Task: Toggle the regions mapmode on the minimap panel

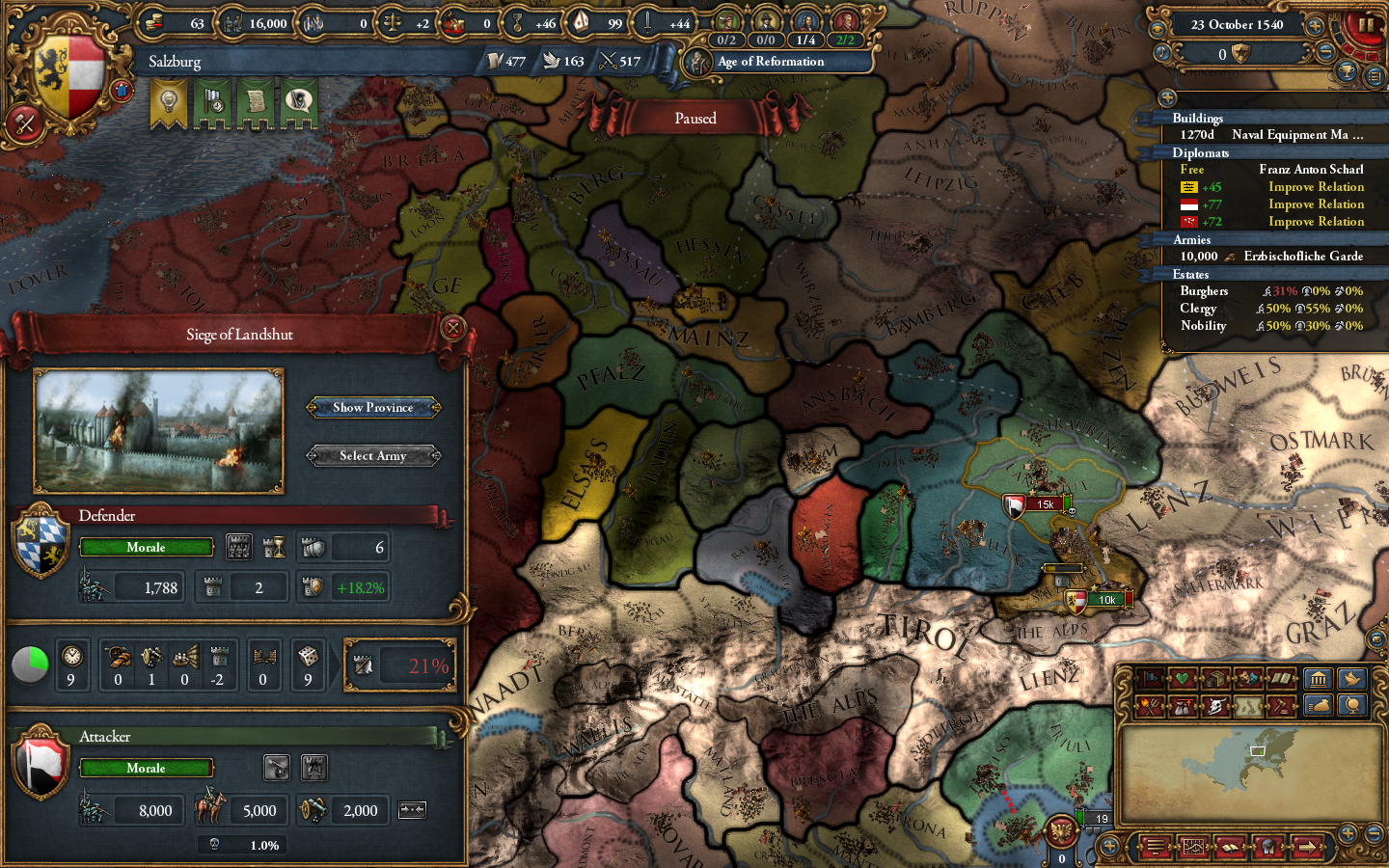Action: [x=1247, y=706]
